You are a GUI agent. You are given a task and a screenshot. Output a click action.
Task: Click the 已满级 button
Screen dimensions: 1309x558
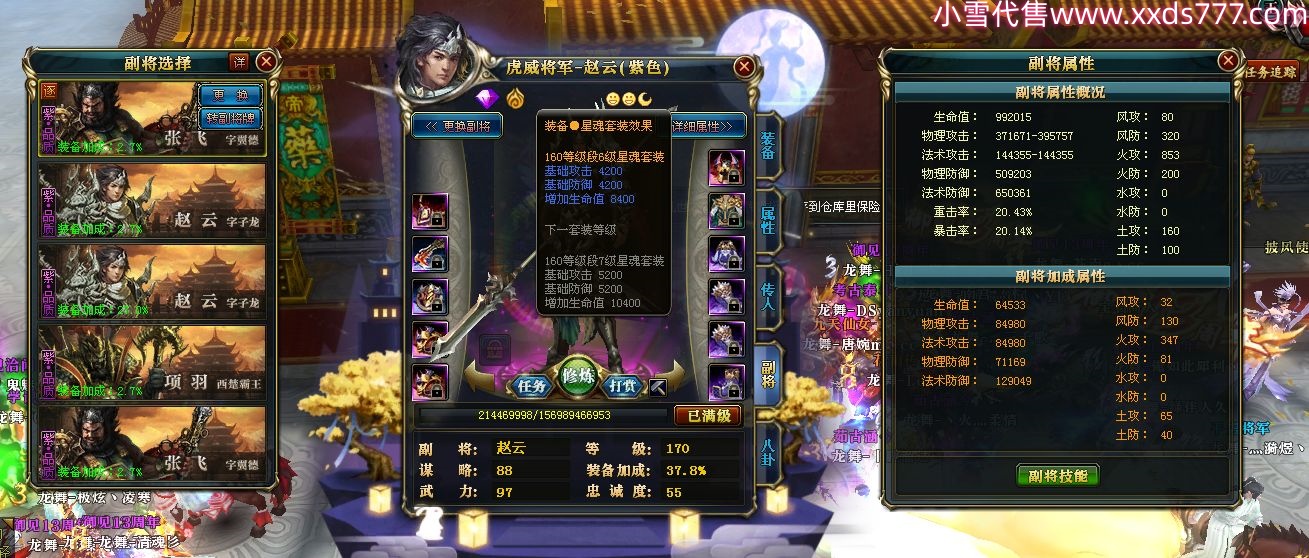tap(707, 415)
